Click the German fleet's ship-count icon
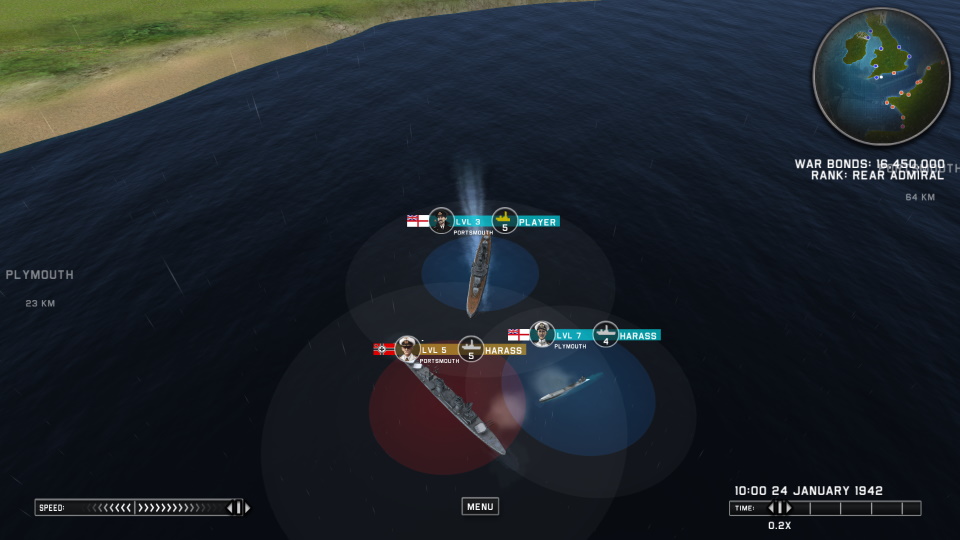960x540 pixels. [471, 349]
